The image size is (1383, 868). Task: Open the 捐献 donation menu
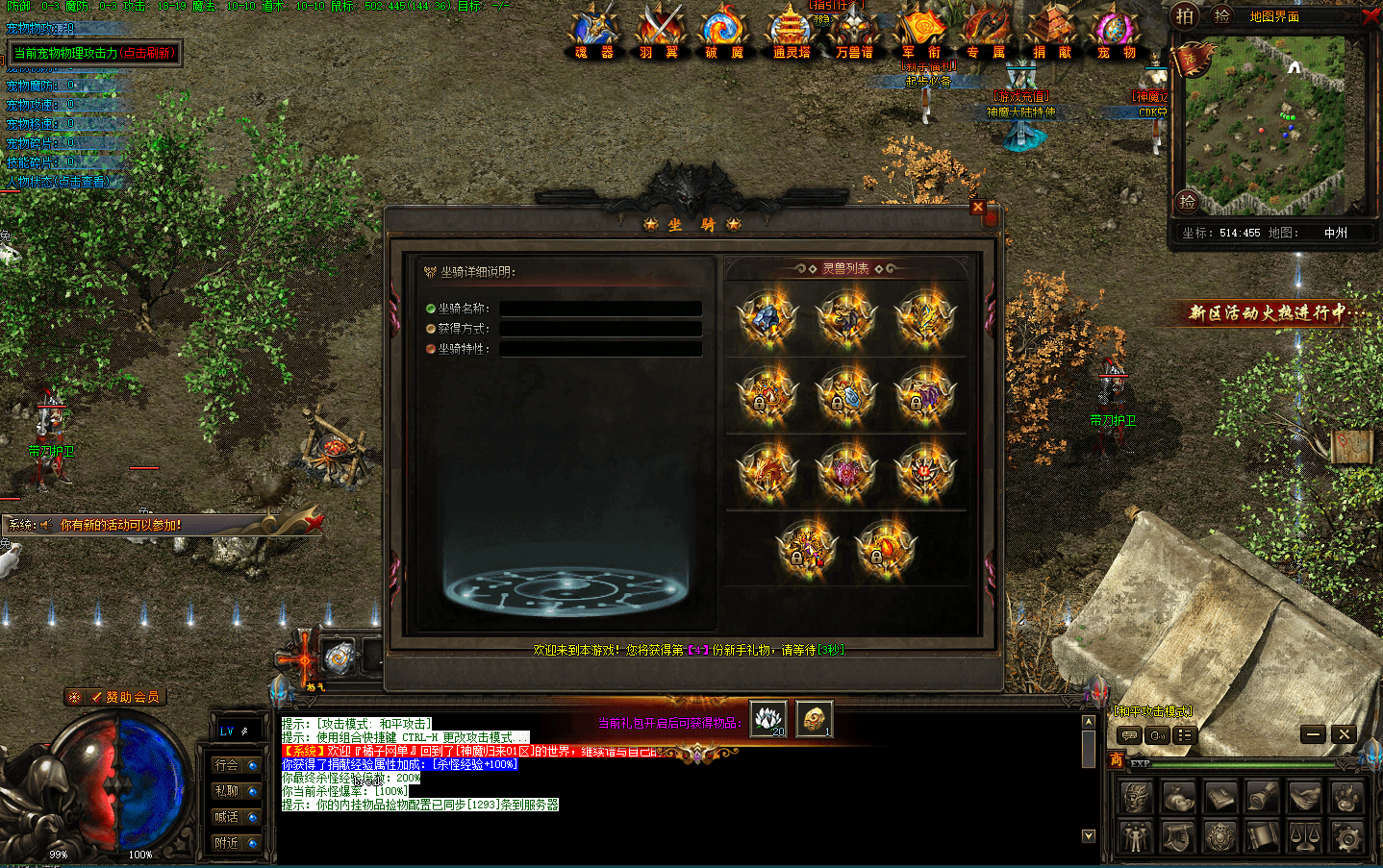click(x=1051, y=33)
